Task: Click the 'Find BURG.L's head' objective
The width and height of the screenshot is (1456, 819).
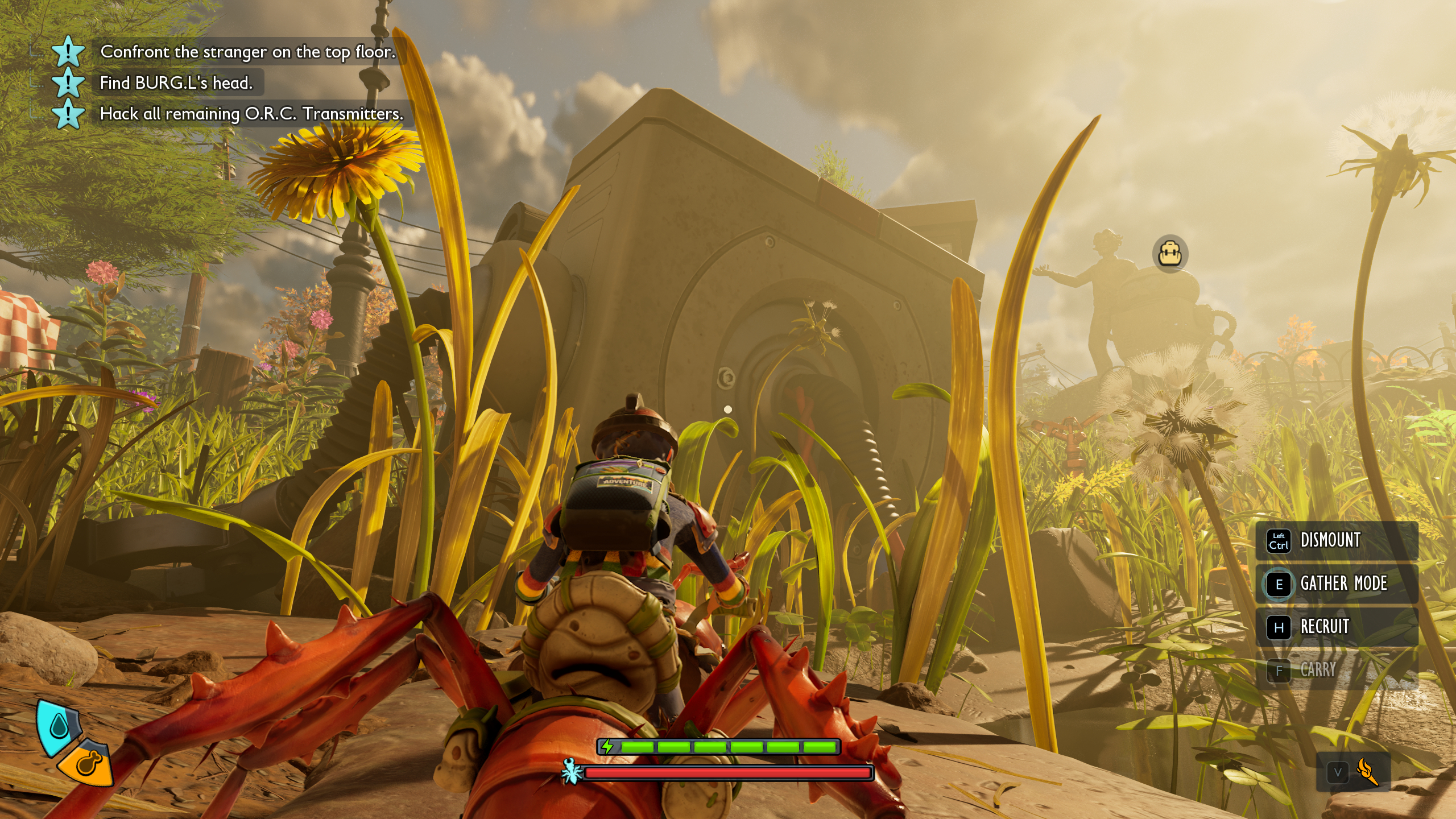Action: [176, 83]
